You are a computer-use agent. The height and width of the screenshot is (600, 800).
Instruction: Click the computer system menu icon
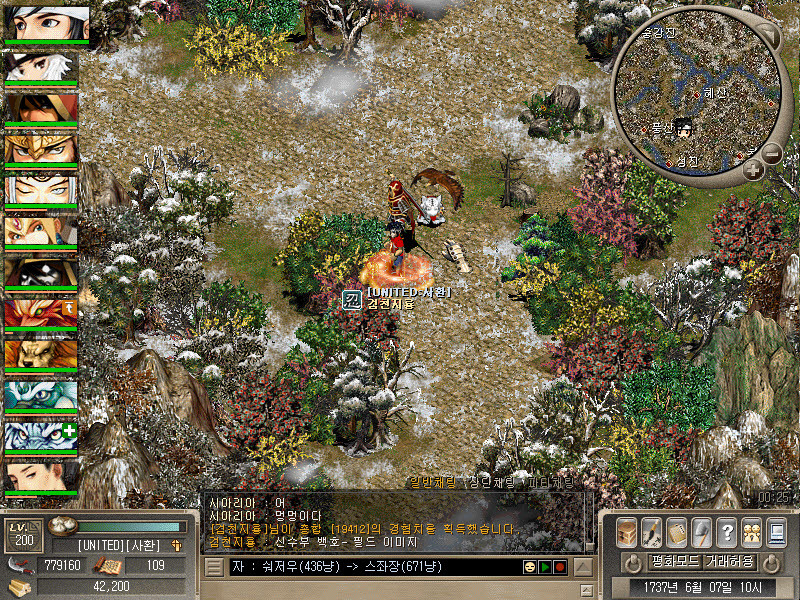776,532
